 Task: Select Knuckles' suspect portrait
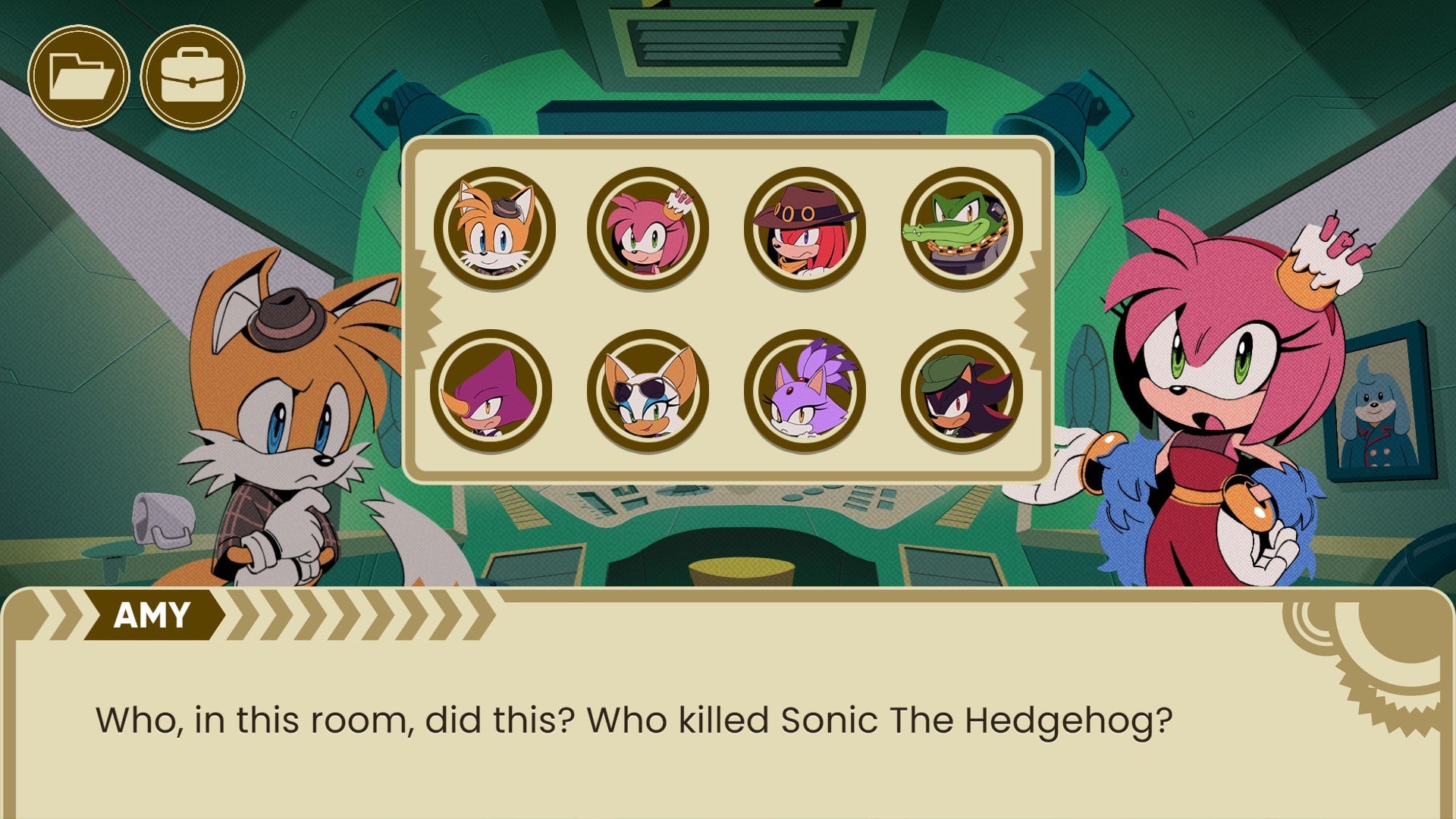tap(804, 228)
